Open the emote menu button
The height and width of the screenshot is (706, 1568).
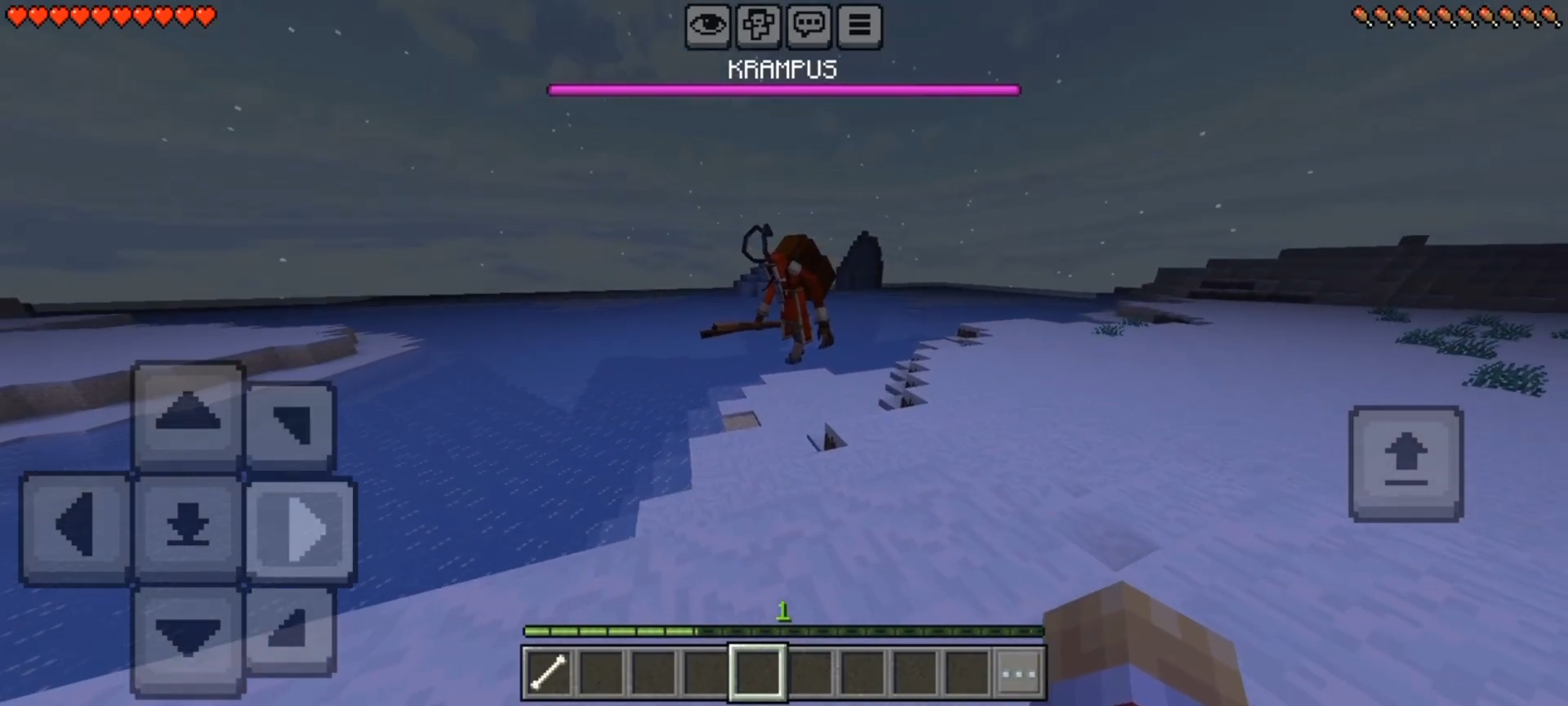click(x=758, y=26)
